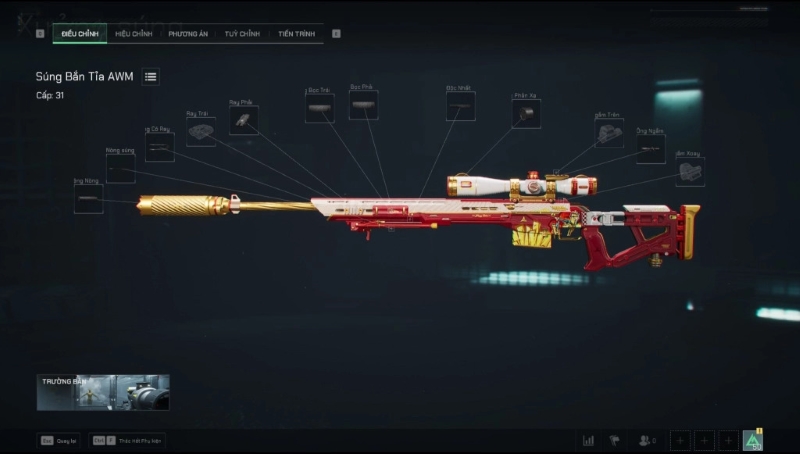
Task: Open the Ray Trái attachment slot
Action: (x=200, y=132)
